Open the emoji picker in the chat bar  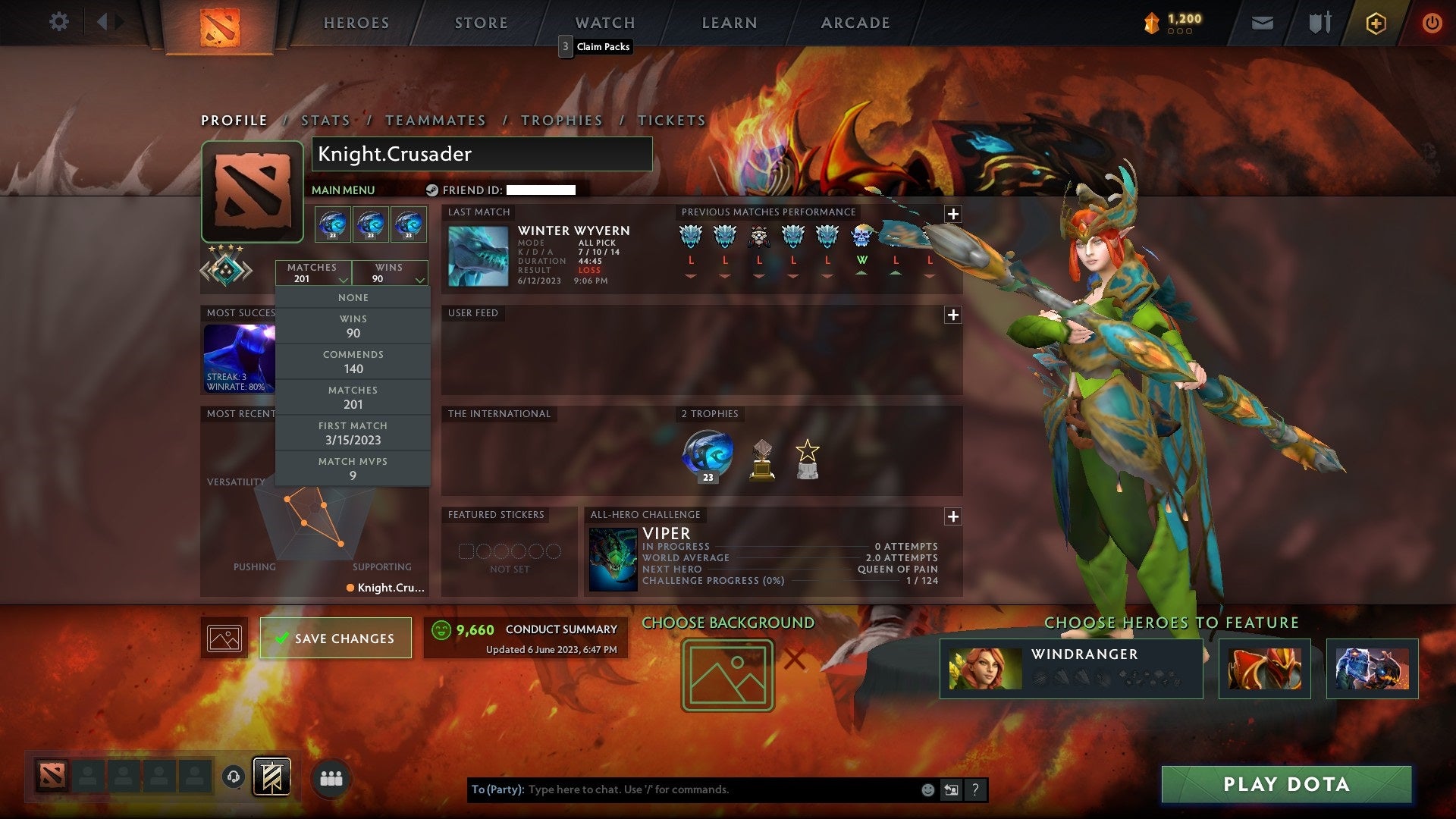(927, 789)
